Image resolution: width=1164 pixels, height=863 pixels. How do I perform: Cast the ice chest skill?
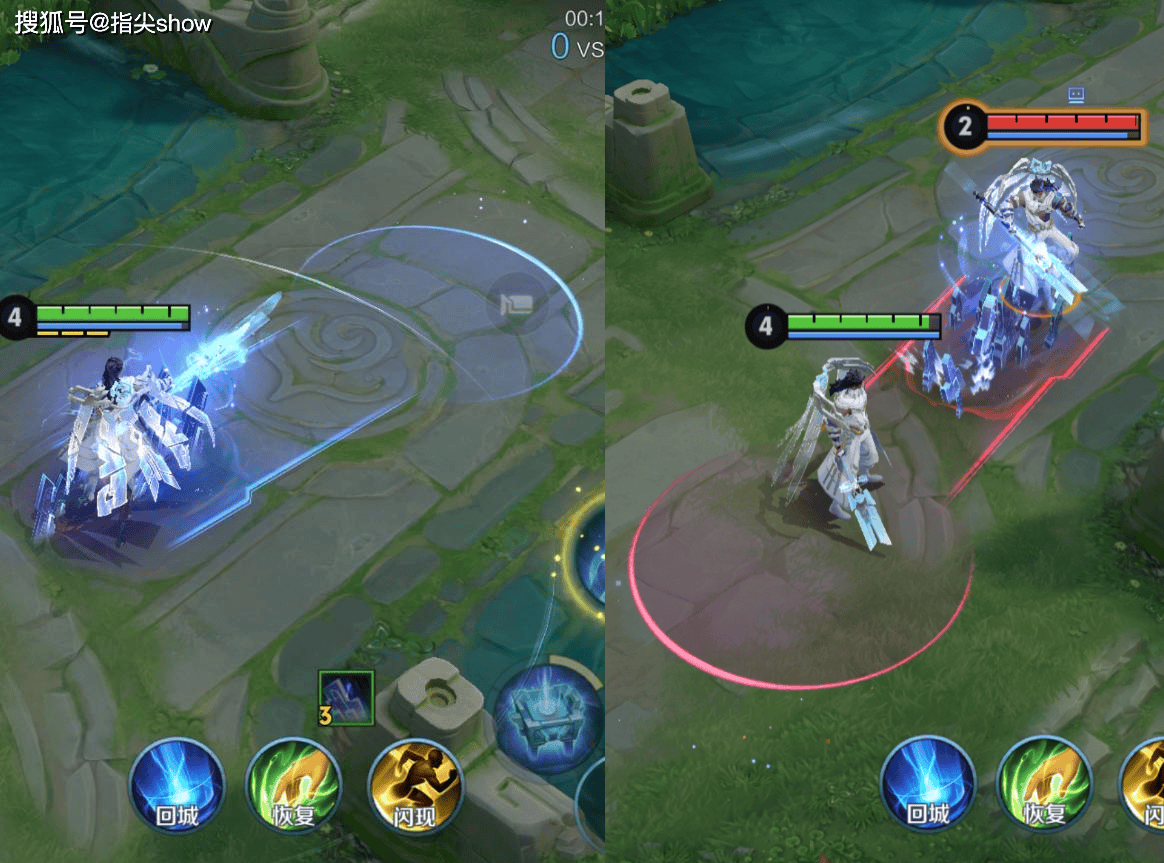(548, 717)
